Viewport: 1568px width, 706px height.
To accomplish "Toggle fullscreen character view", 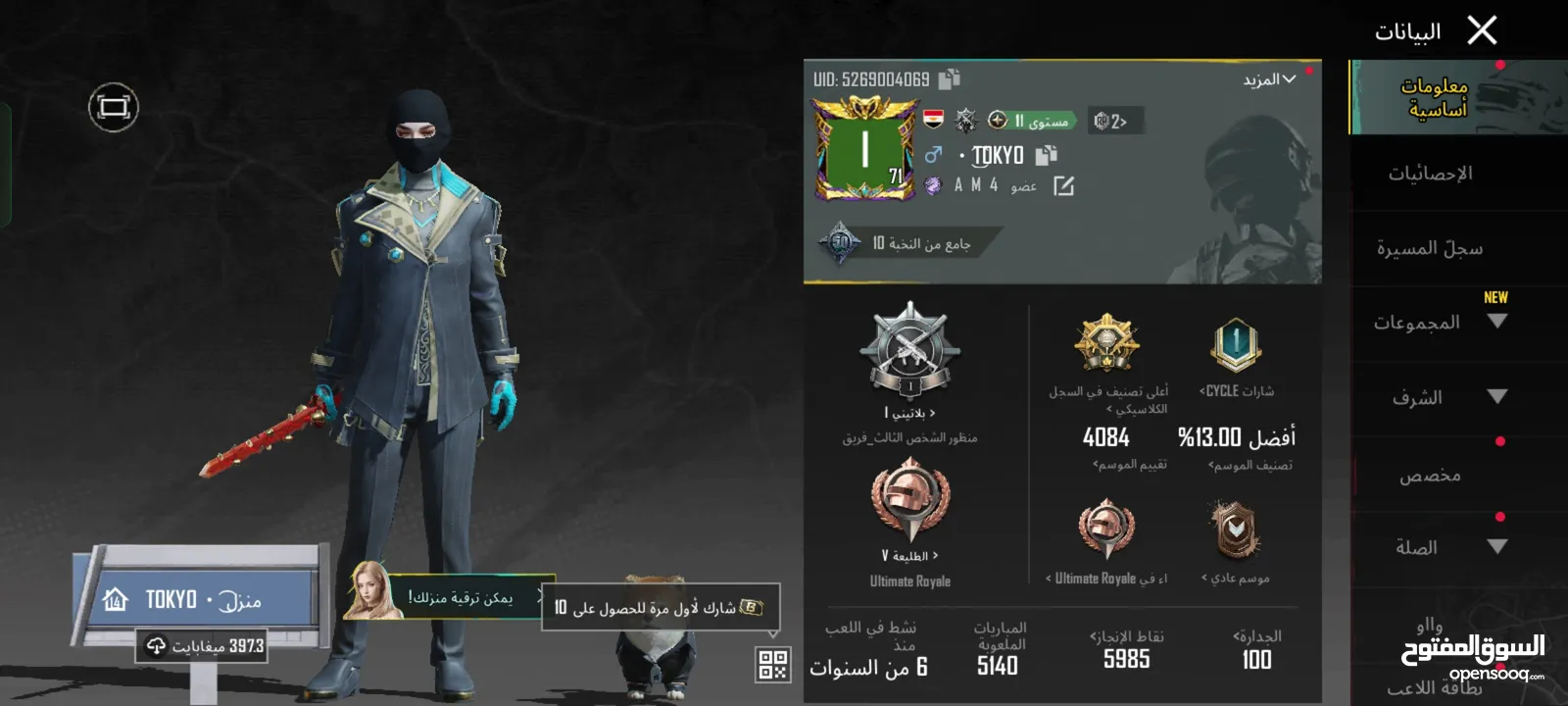I will pyautogui.click(x=114, y=107).
